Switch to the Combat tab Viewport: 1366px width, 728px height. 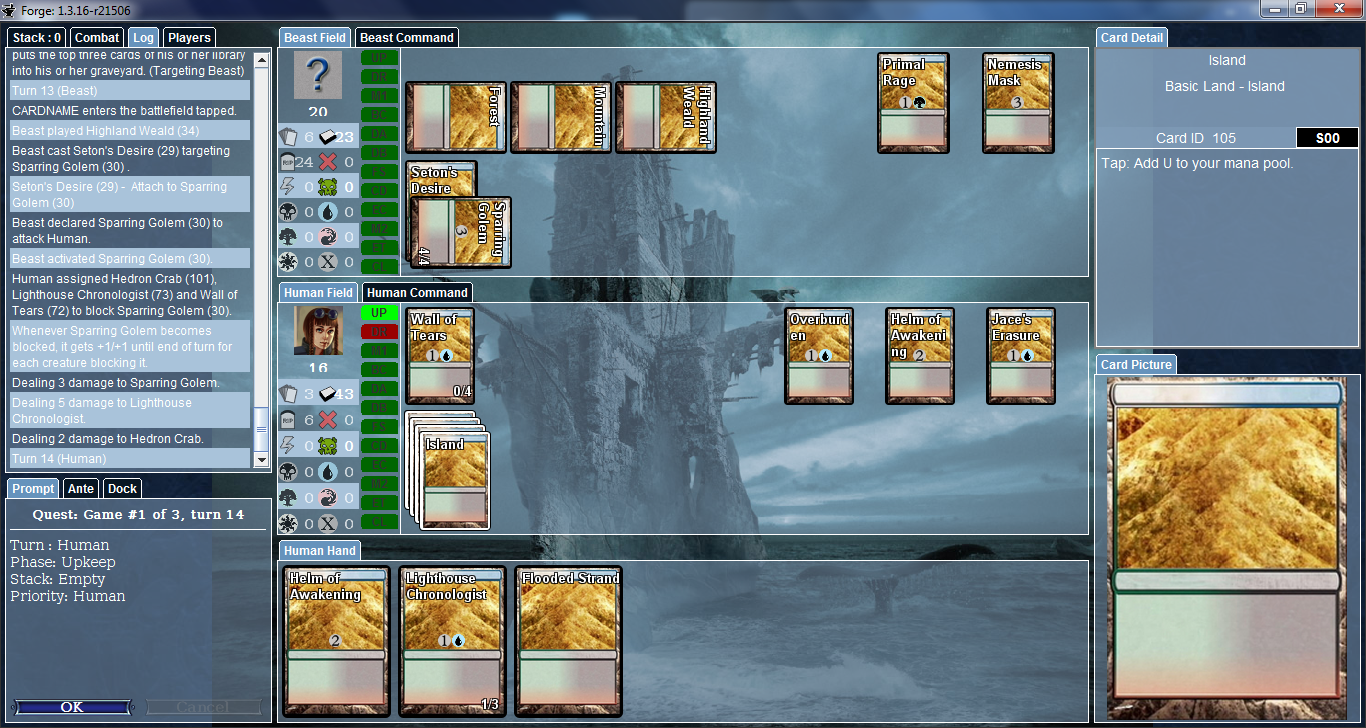[x=98, y=38]
